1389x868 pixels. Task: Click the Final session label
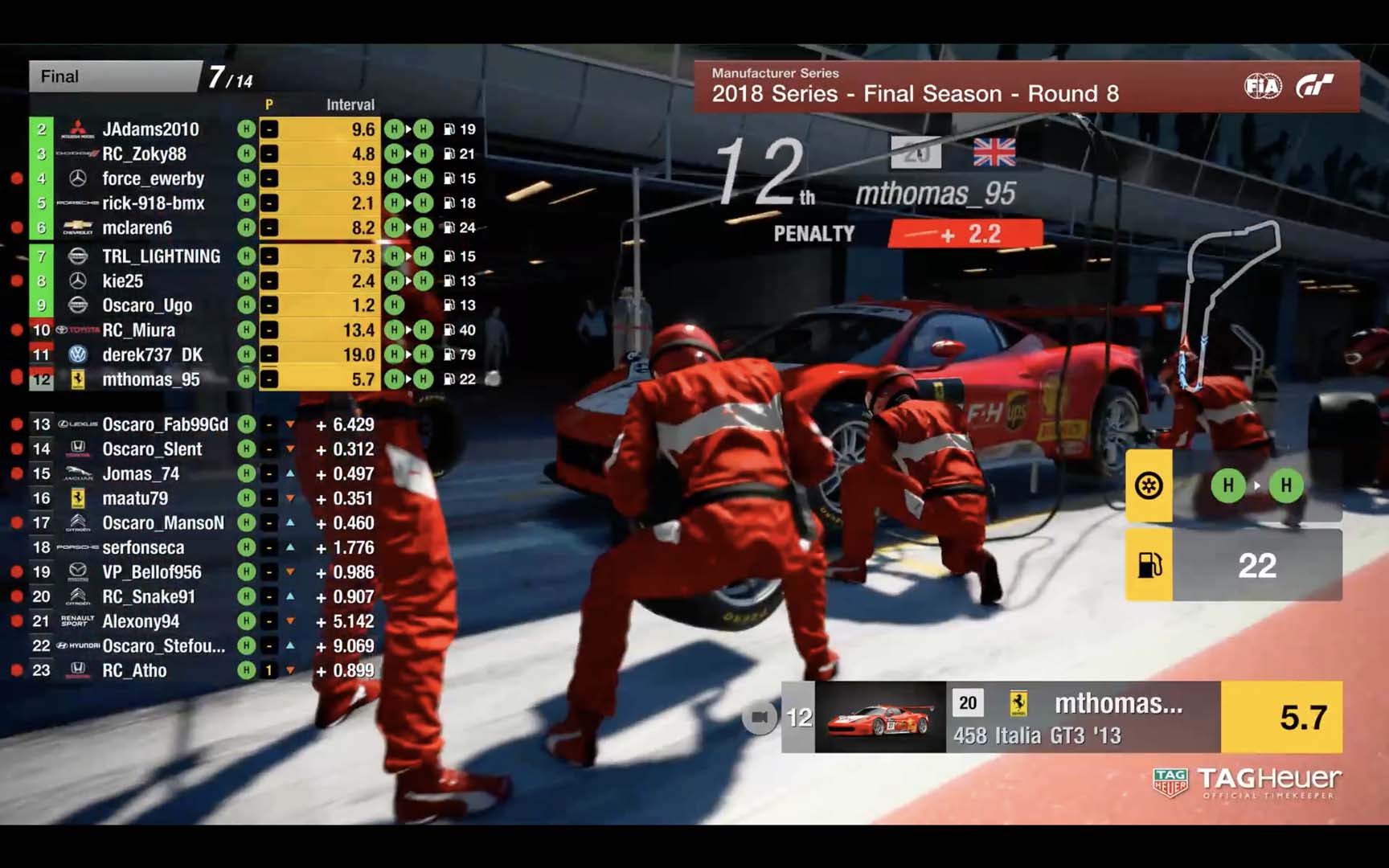point(60,76)
